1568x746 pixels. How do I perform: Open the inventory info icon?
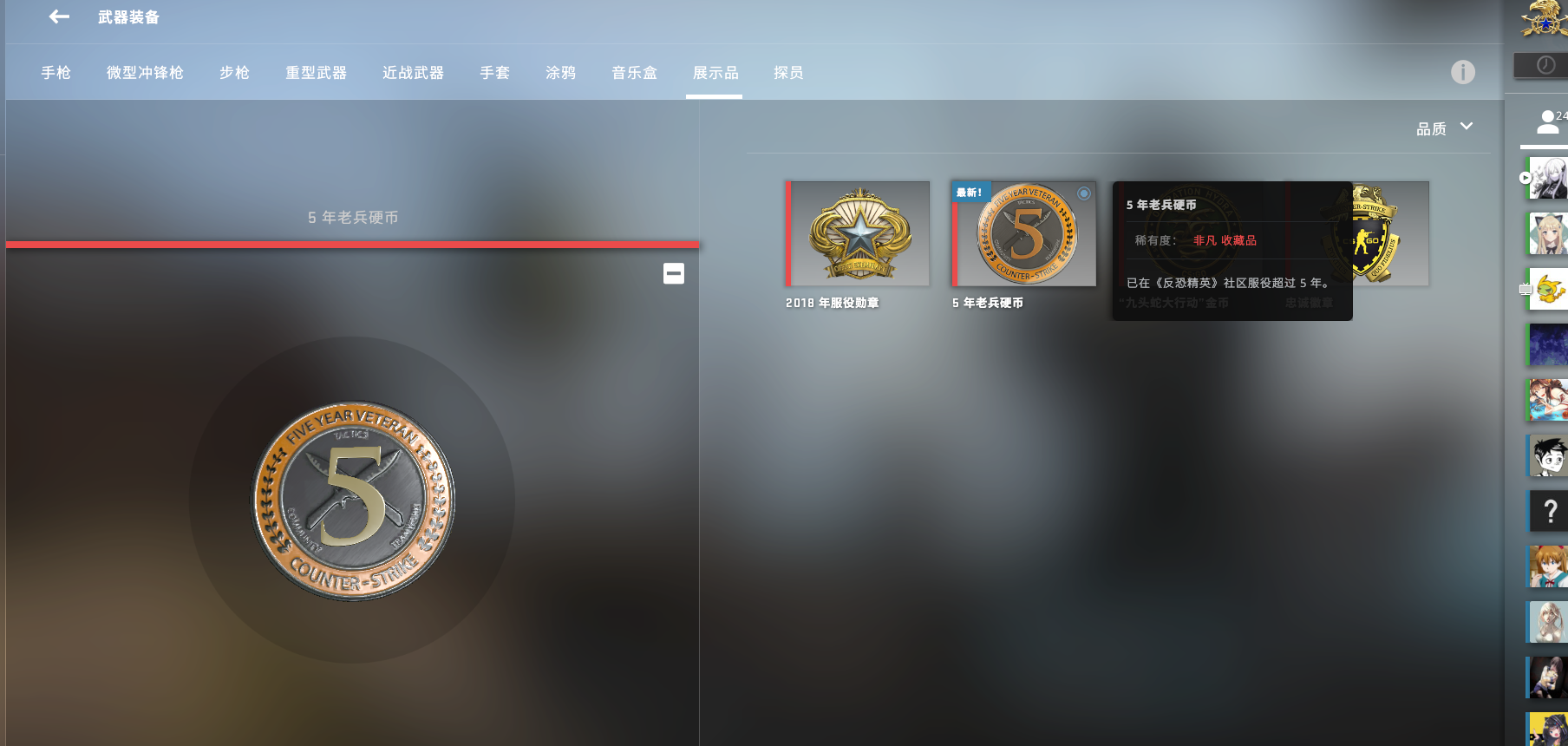click(x=1463, y=73)
